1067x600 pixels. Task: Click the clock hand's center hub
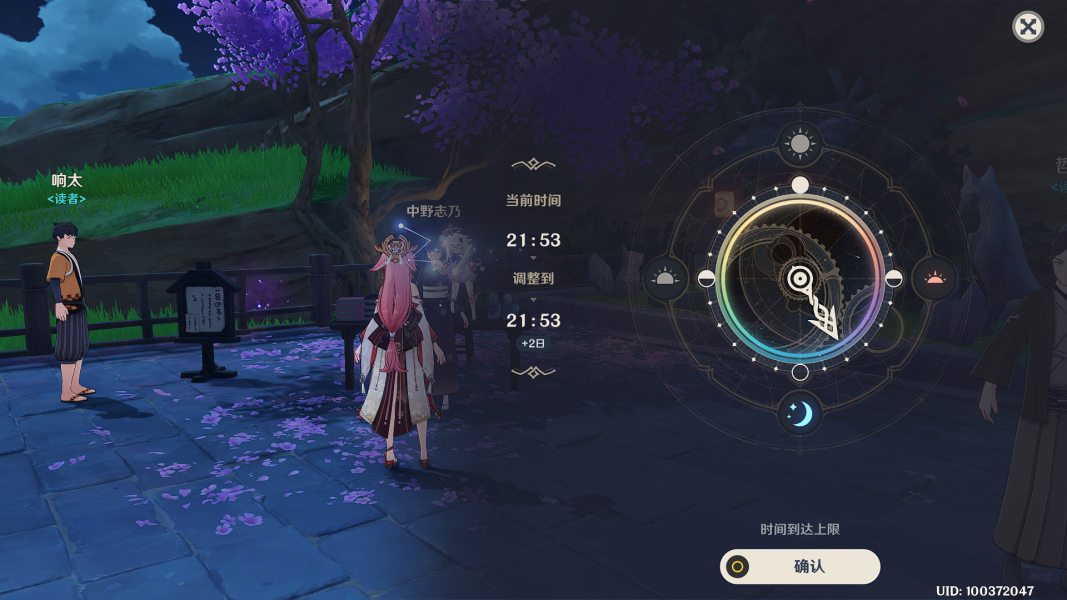[x=800, y=279]
